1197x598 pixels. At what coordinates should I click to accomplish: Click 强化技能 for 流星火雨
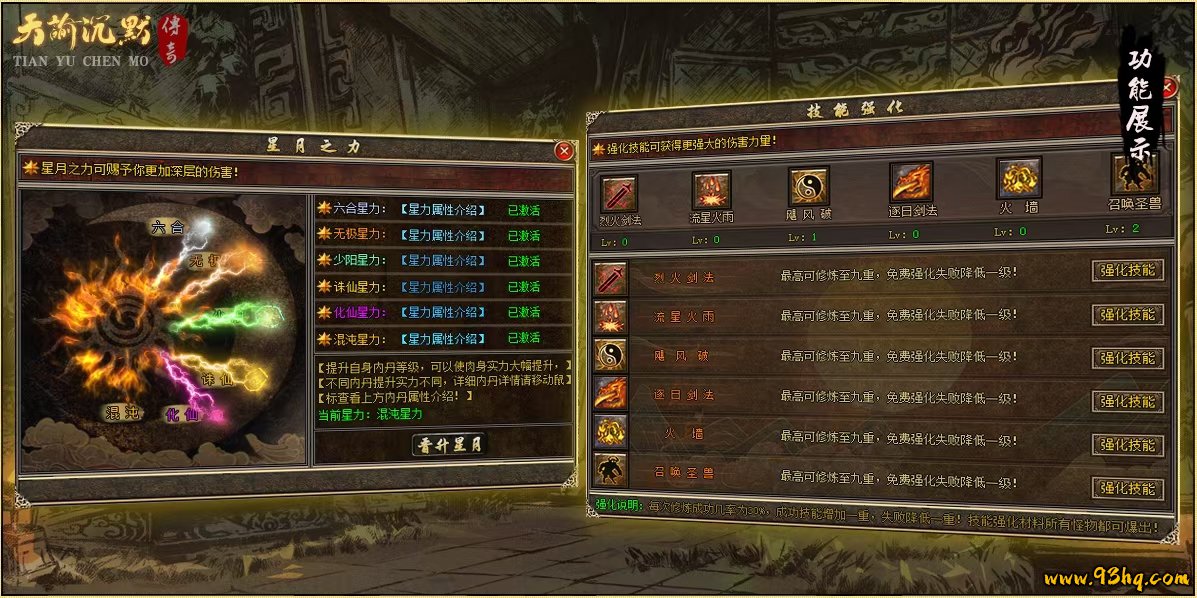1127,315
